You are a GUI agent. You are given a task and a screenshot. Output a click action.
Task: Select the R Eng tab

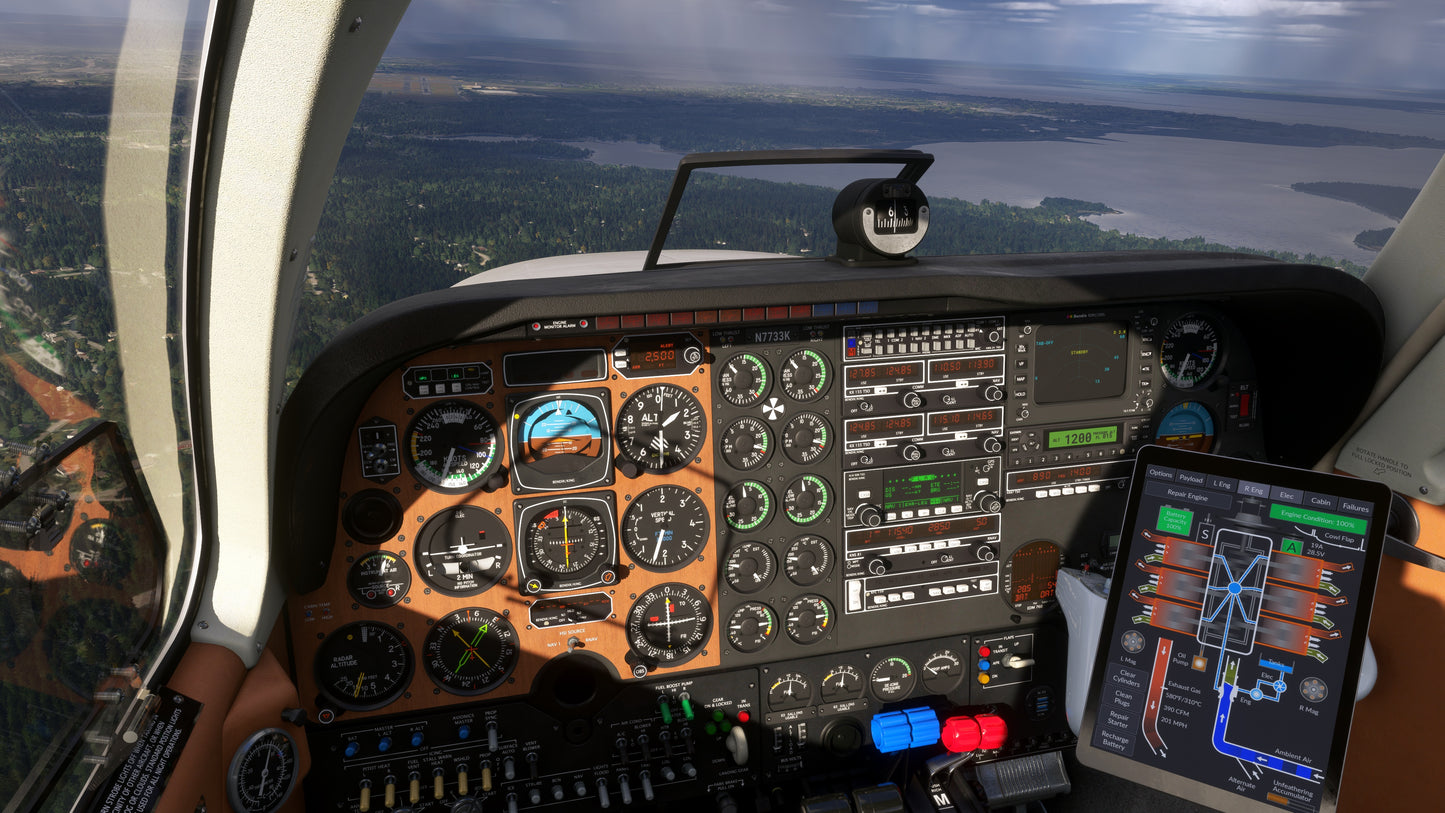(1252, 487)
